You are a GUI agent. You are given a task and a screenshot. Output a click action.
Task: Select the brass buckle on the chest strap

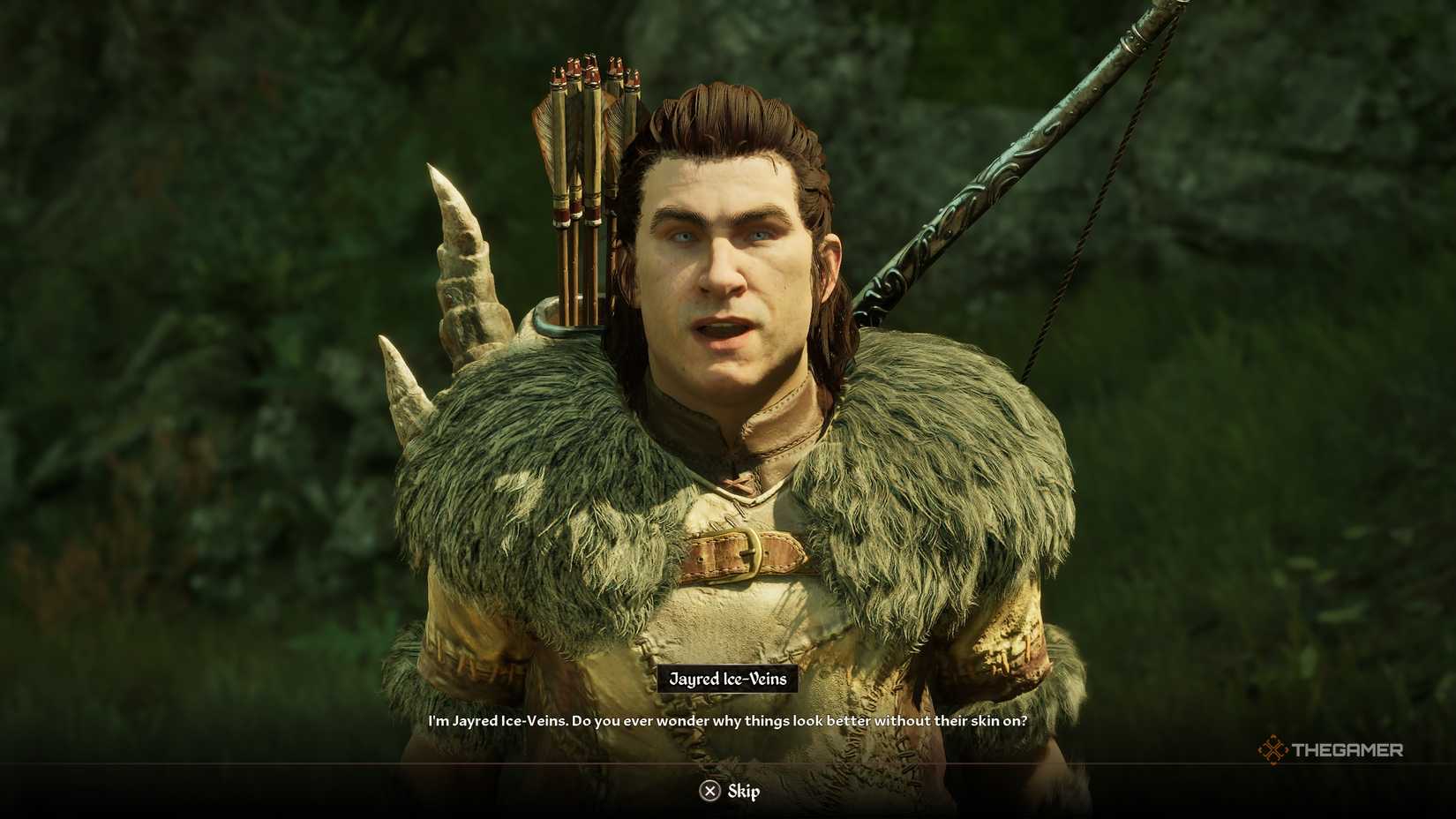[x=752, y=552]
